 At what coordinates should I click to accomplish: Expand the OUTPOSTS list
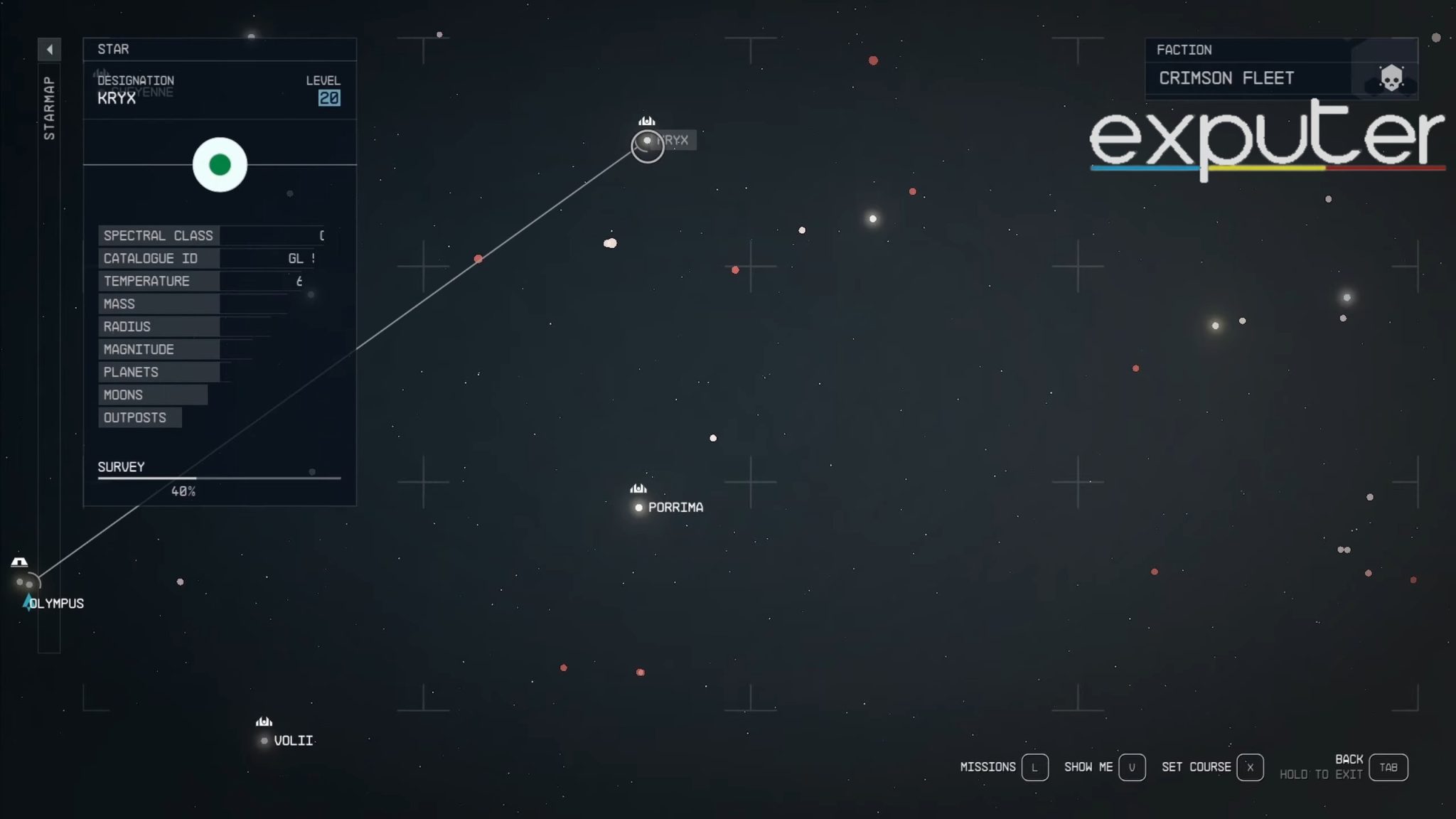135,417
